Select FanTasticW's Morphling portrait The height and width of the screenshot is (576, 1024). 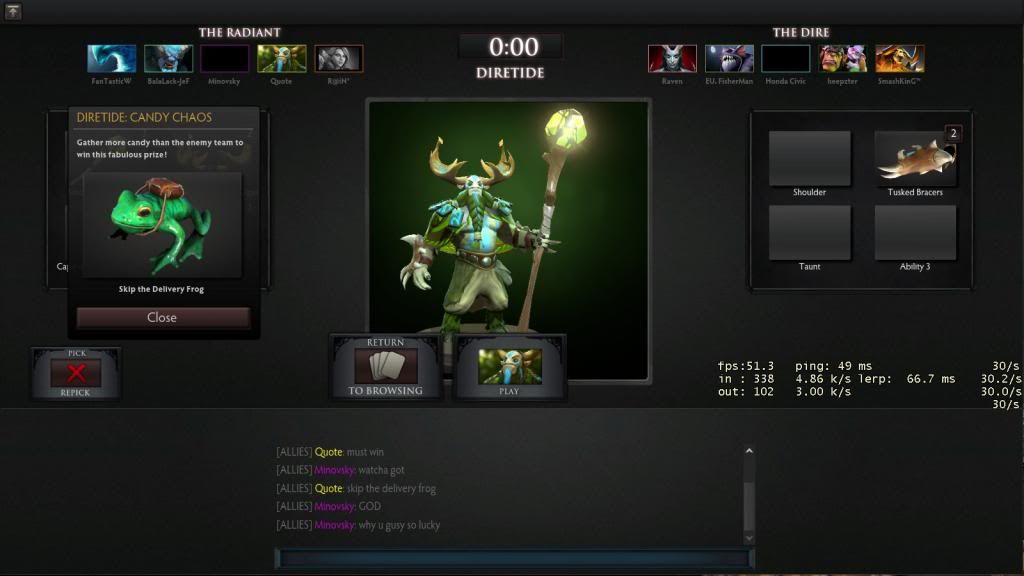pyautogui.click(x=111, y=59)
